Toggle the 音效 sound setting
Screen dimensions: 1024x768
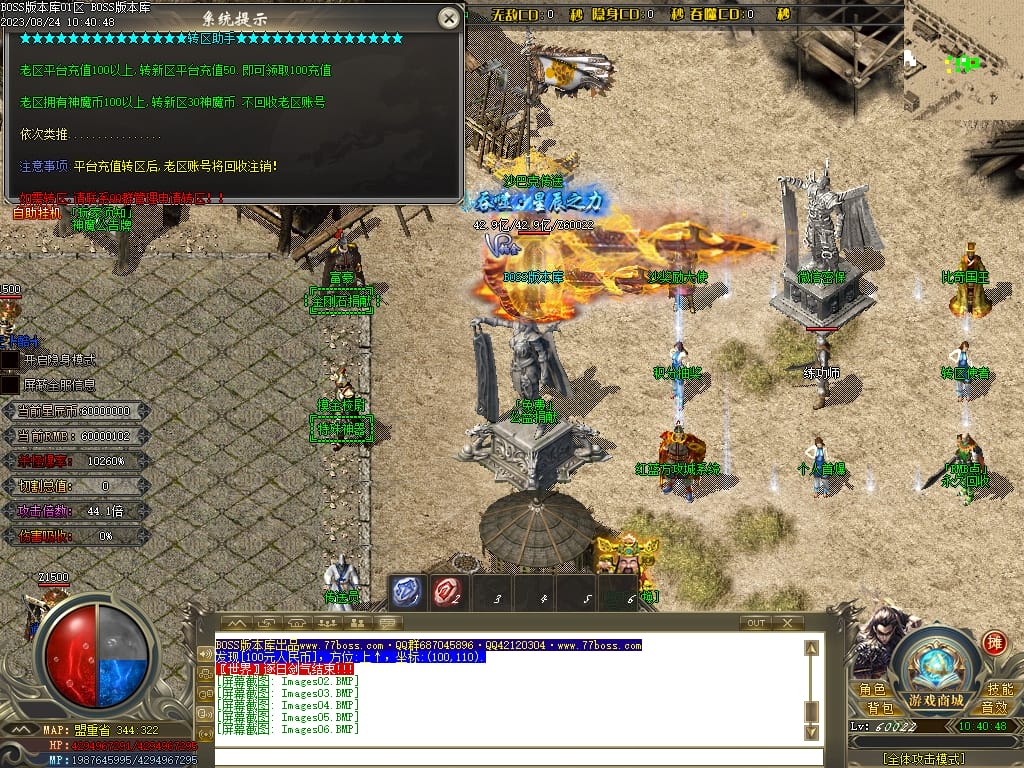pyautogui.click(x=994, y=708)
